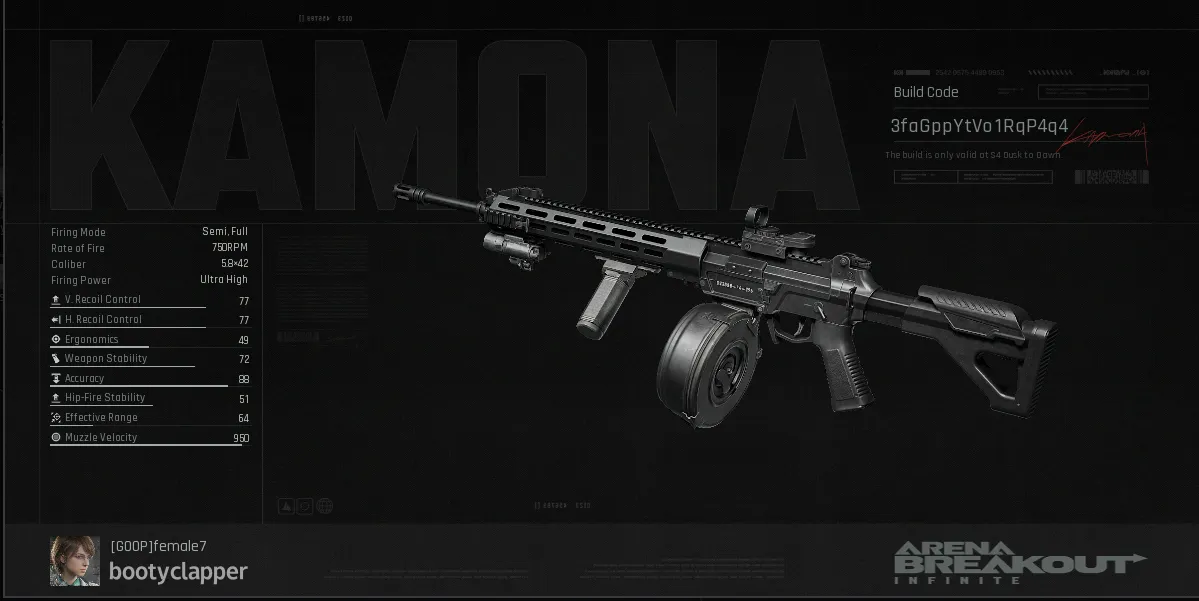
Task: Open the bootyclapper player avatar
Action: pyautogui.click(x=75, y=560)
